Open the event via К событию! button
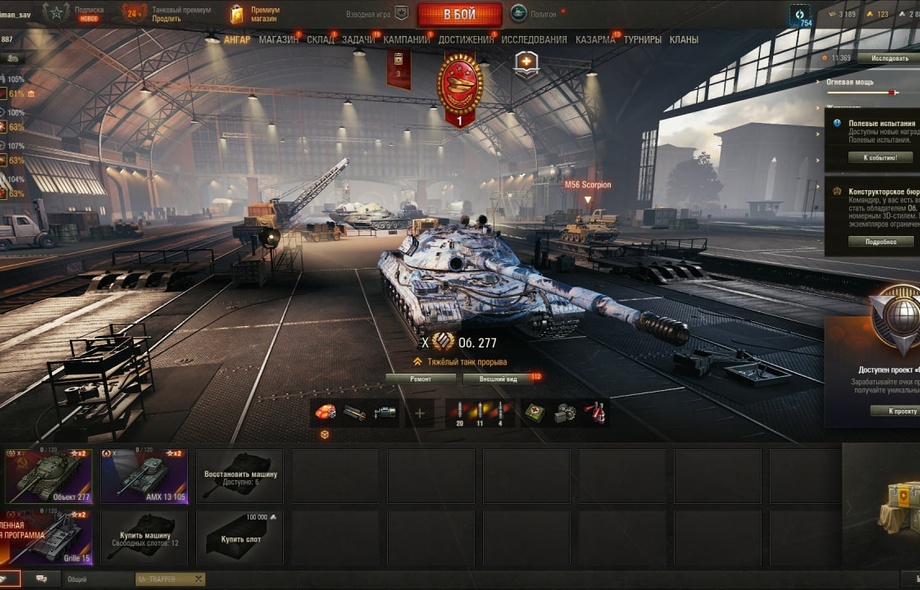Viewport: 920px width, 590px height. click(880, 157)
